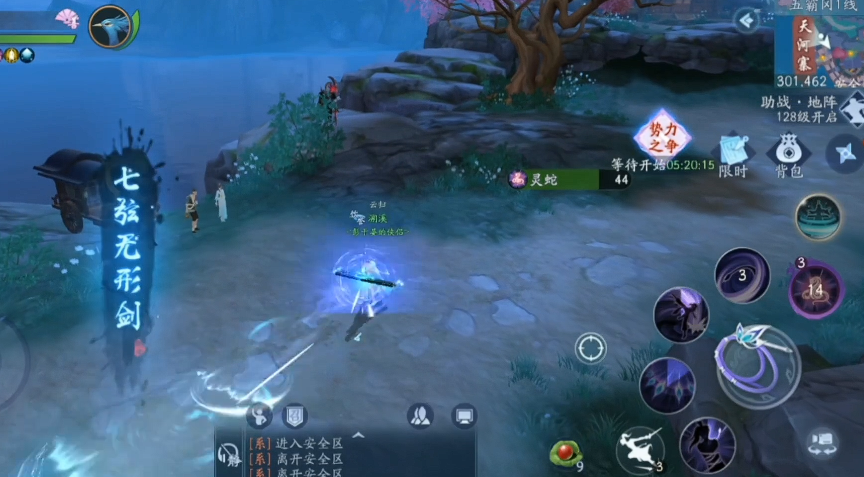Open the 限时 limited-time events
The width and height of the screenshot is (864, 477).
tap(733, 155)
